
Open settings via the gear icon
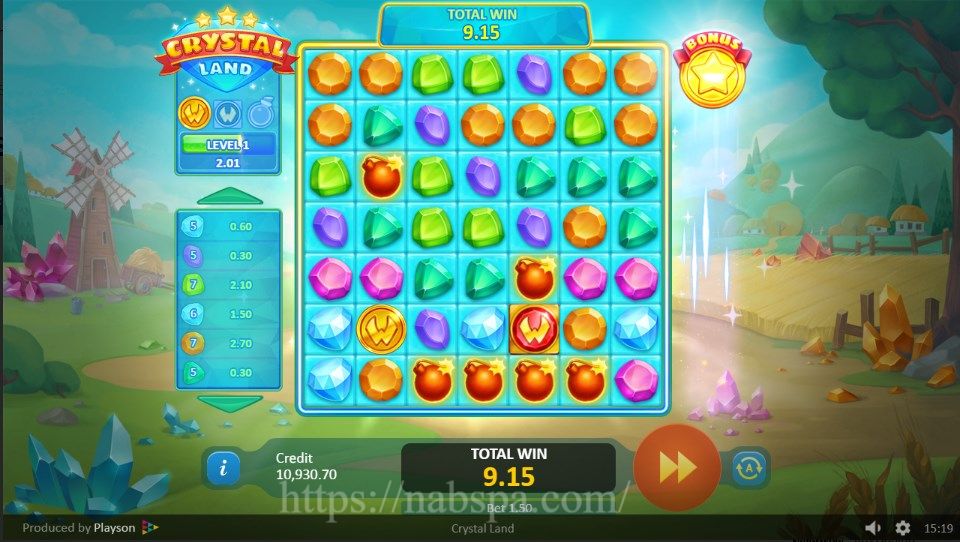click(x=903, y=527)
